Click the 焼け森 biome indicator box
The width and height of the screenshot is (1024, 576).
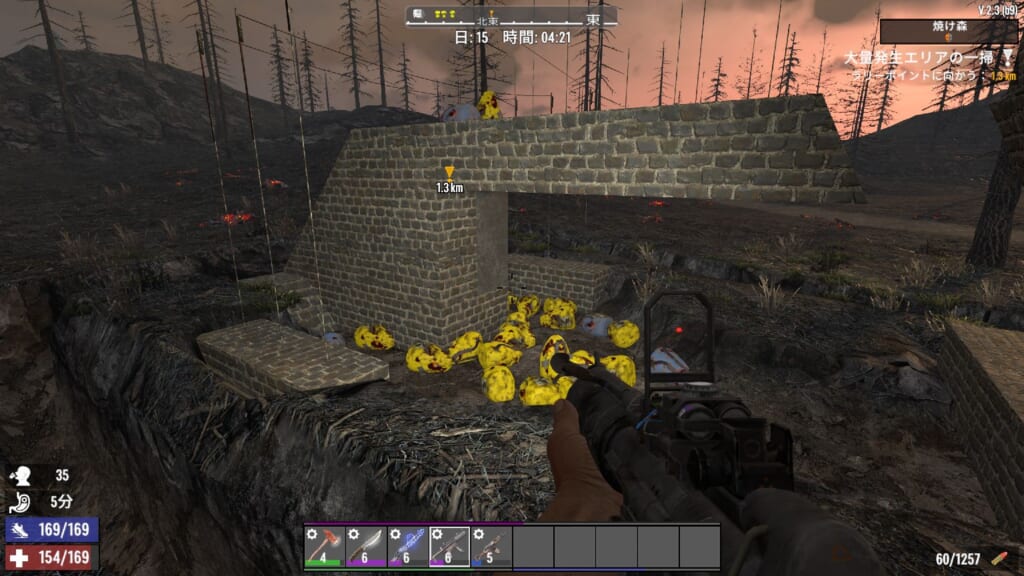947,31
